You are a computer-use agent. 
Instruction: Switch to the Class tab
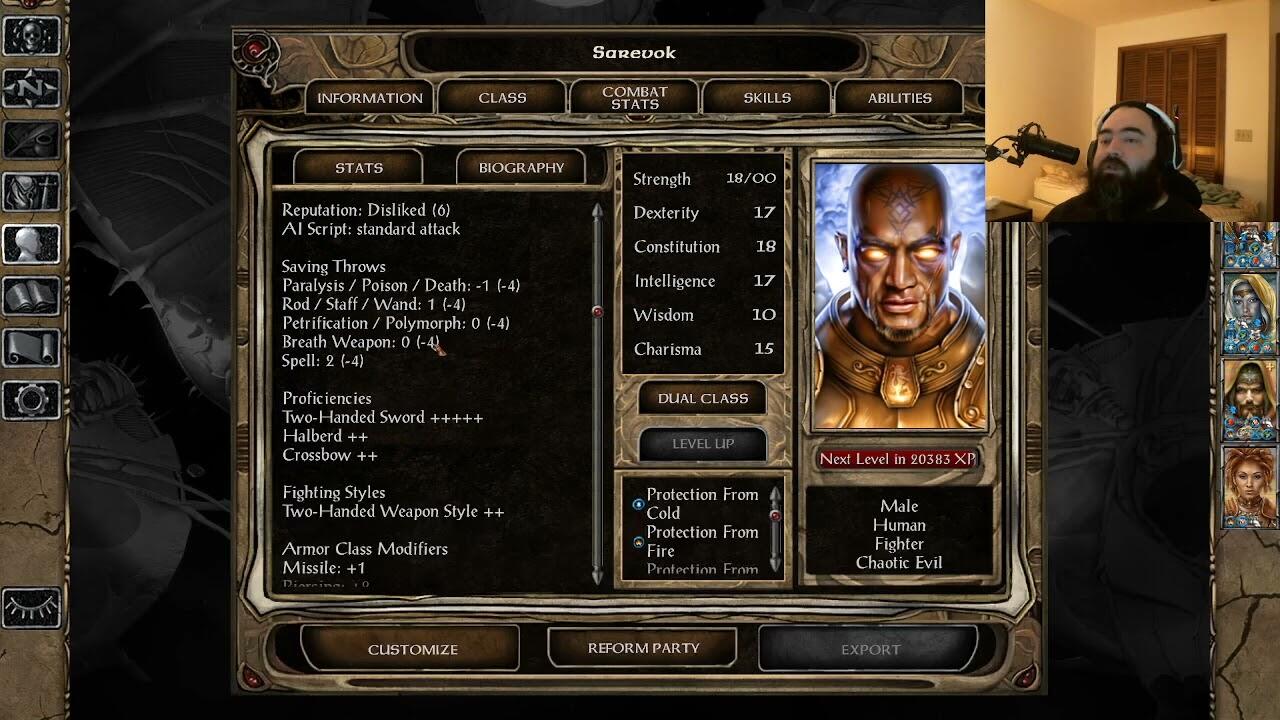502,98
